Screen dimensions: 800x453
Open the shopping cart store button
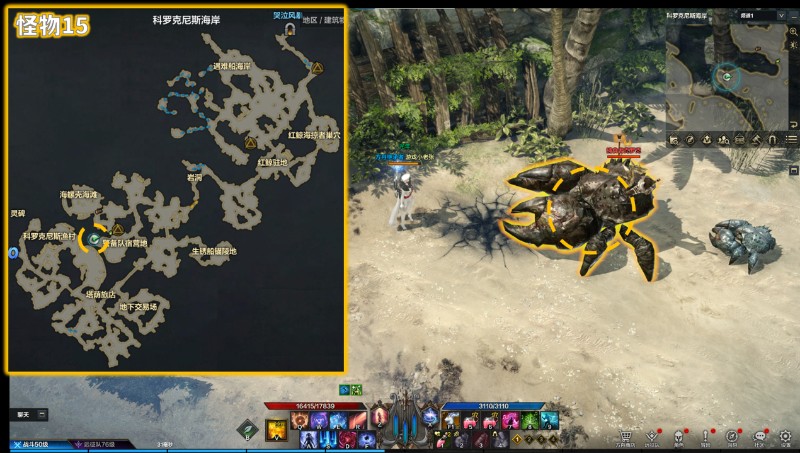click(626, 437)
